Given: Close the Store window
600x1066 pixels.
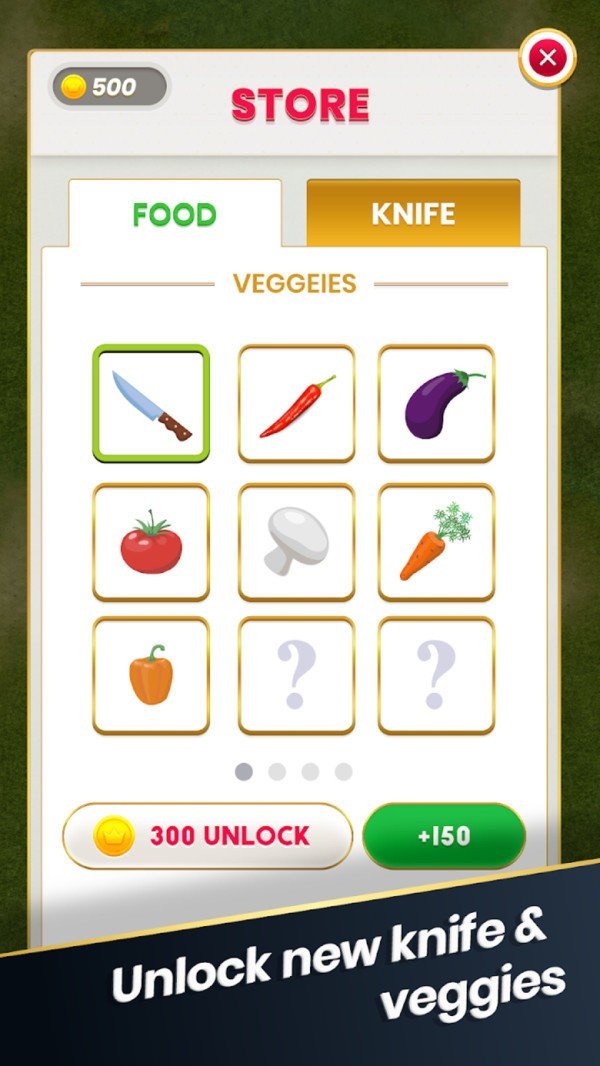Looking at the screenshot, I should [547, 58].
